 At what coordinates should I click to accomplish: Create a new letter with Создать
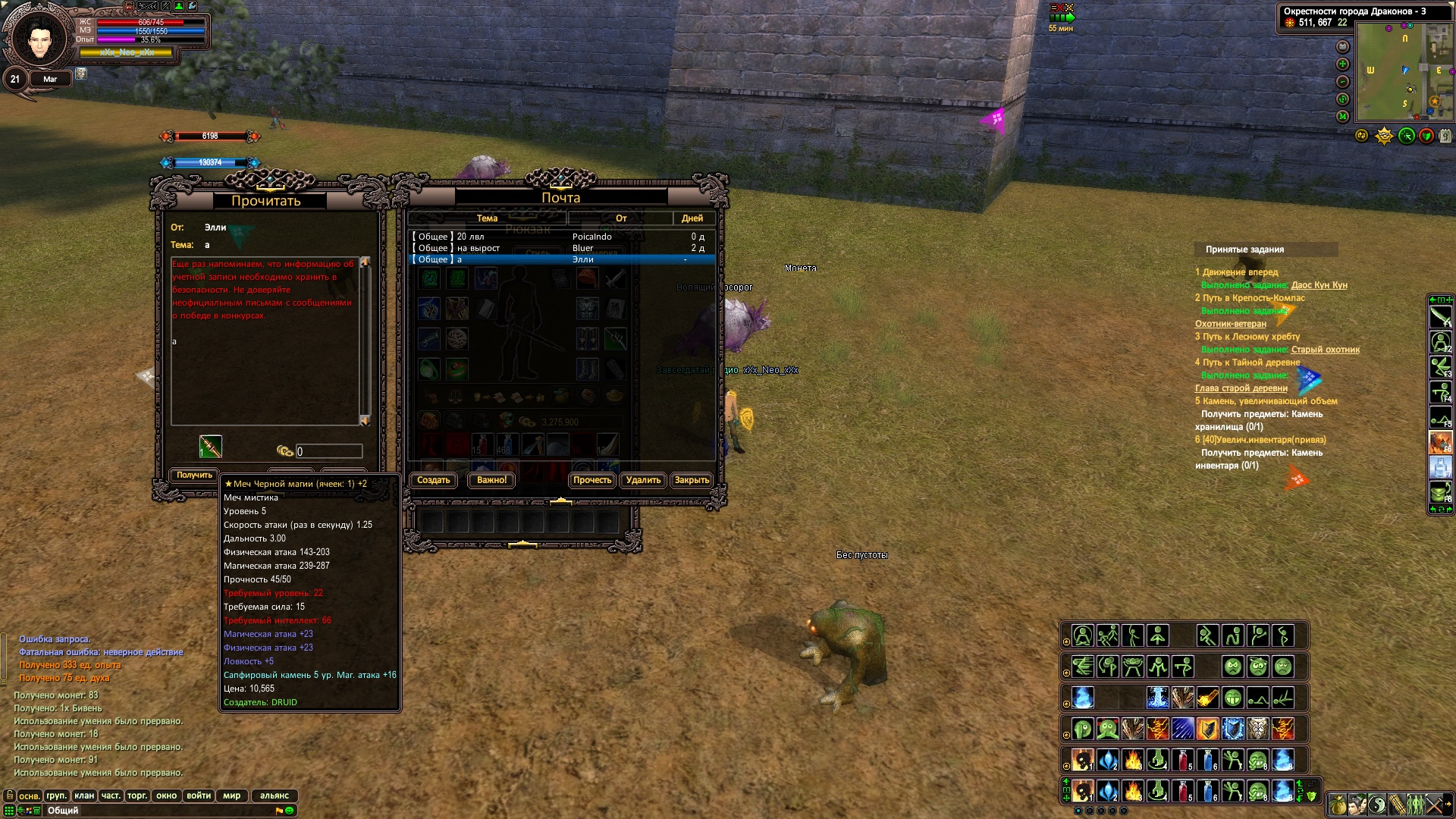coord(433,480)
